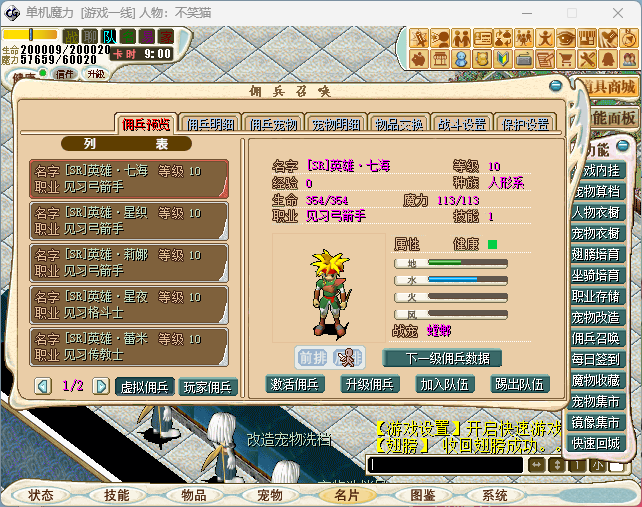Select mercenary 英雄·蕾米 the 见习传教士
Viewport: 642px width, 507px height.
tap(128, 346)
